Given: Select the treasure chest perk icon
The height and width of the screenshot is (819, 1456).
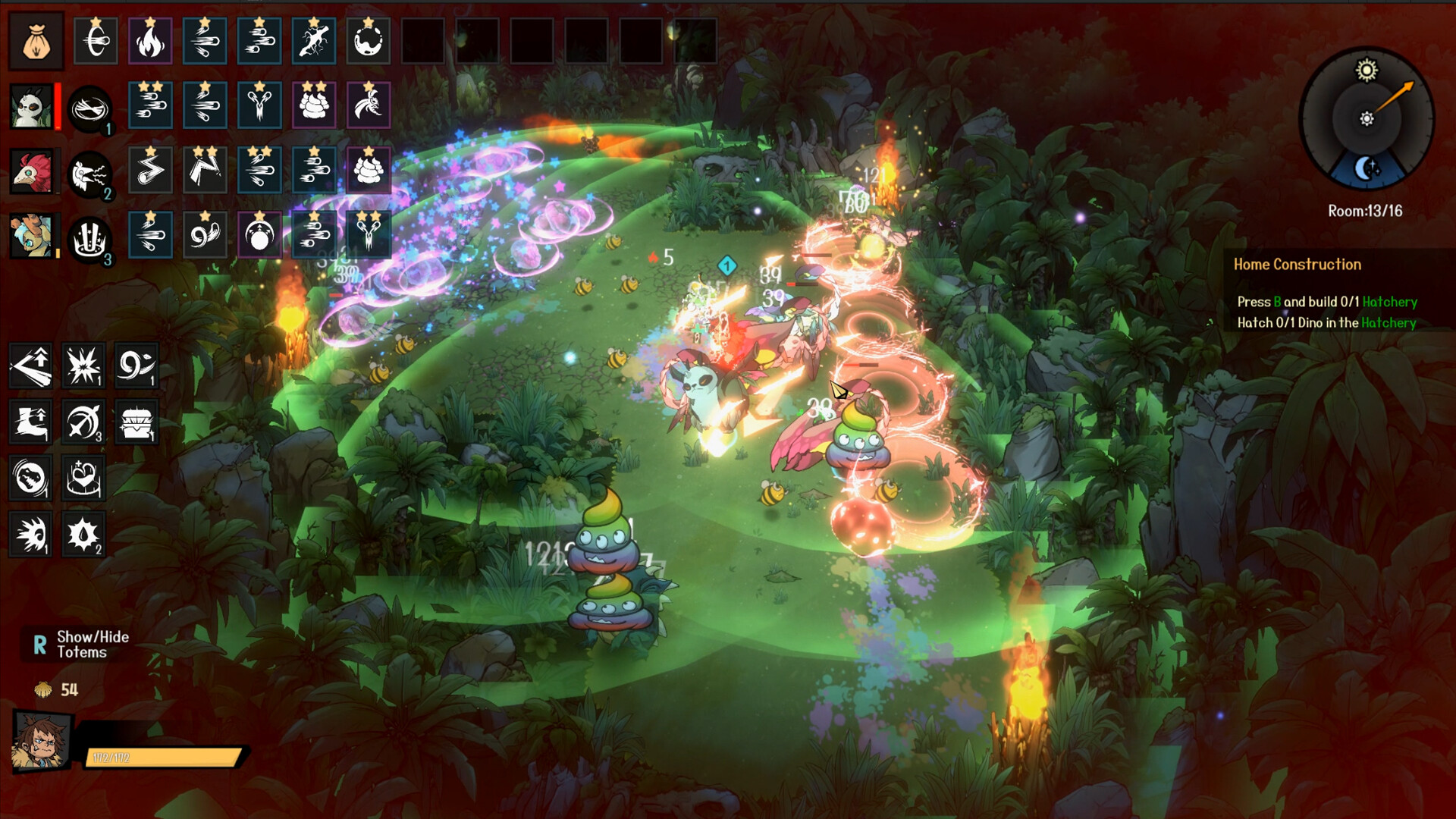Looking at the screenshot, I should [x=136, y=422].
